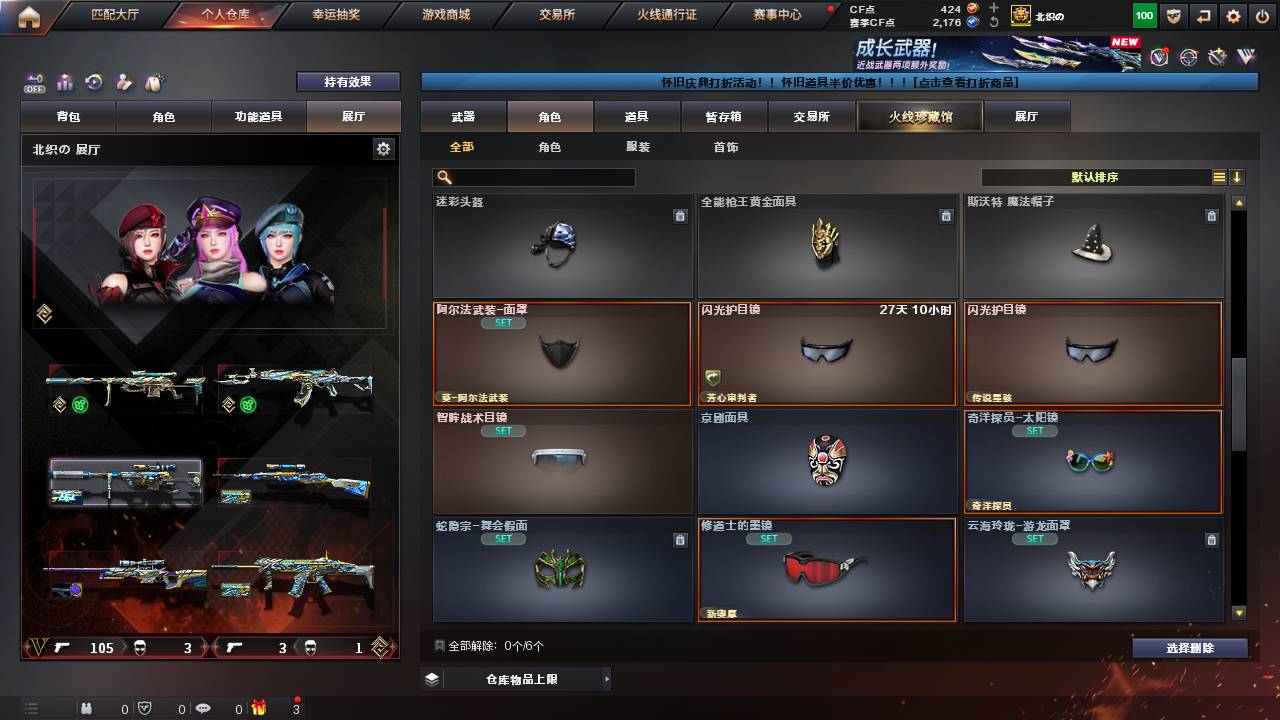1280x720 pixels.
Task: Select the 暂存箱 temporary storage tab
Action: [724, 117]
